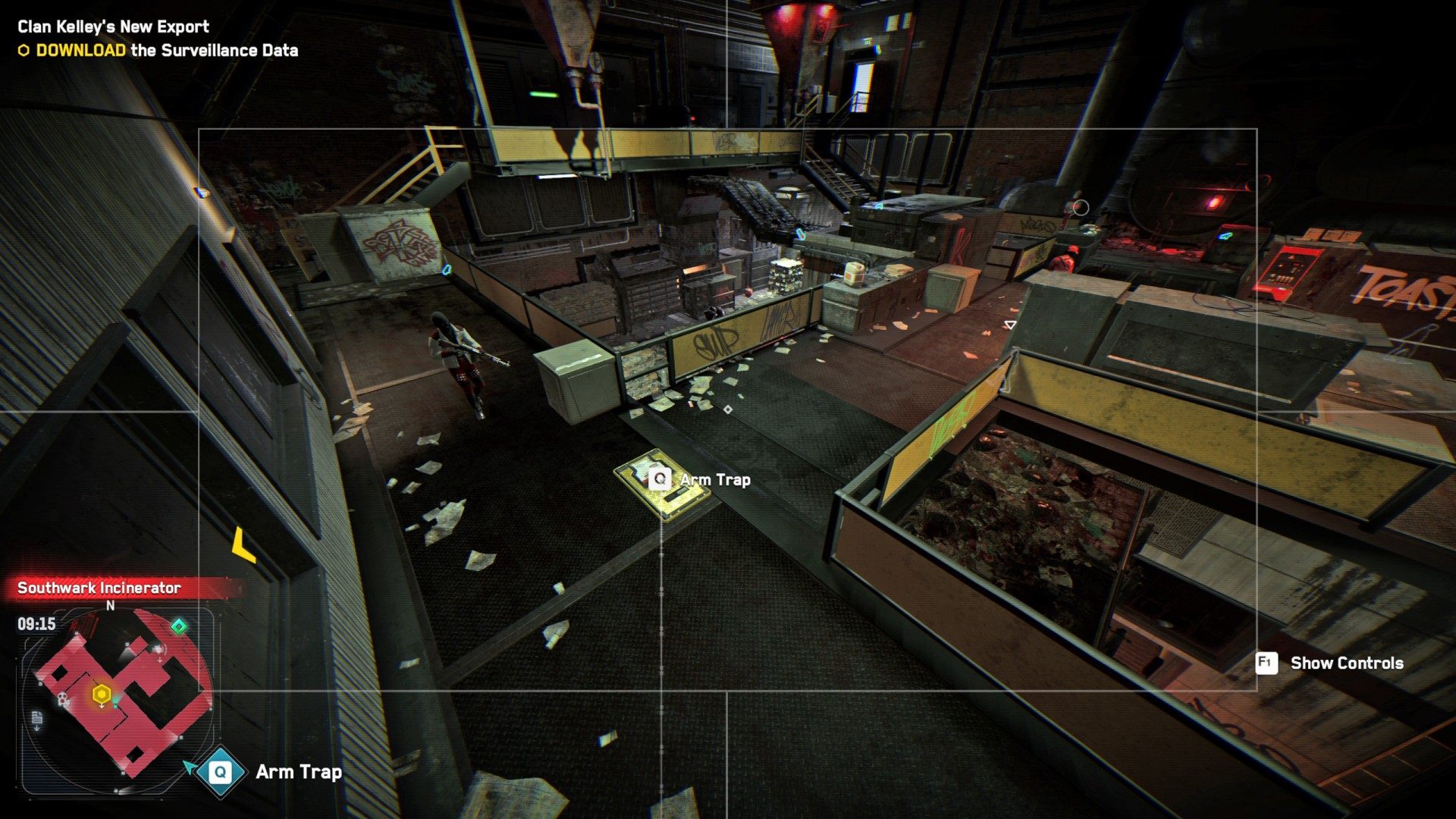
Task: Select the green diamond marker on minimap
Action: [x=179, y=626]
